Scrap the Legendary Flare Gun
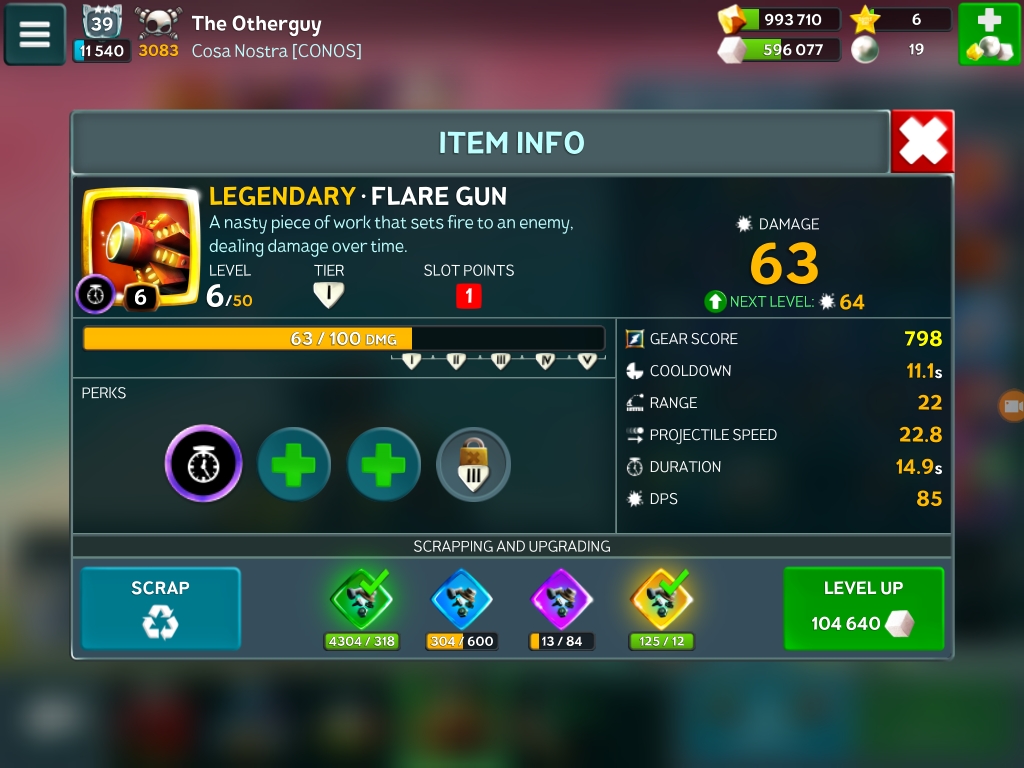Screen dimensions: 1024x768 tap(160, 608)
